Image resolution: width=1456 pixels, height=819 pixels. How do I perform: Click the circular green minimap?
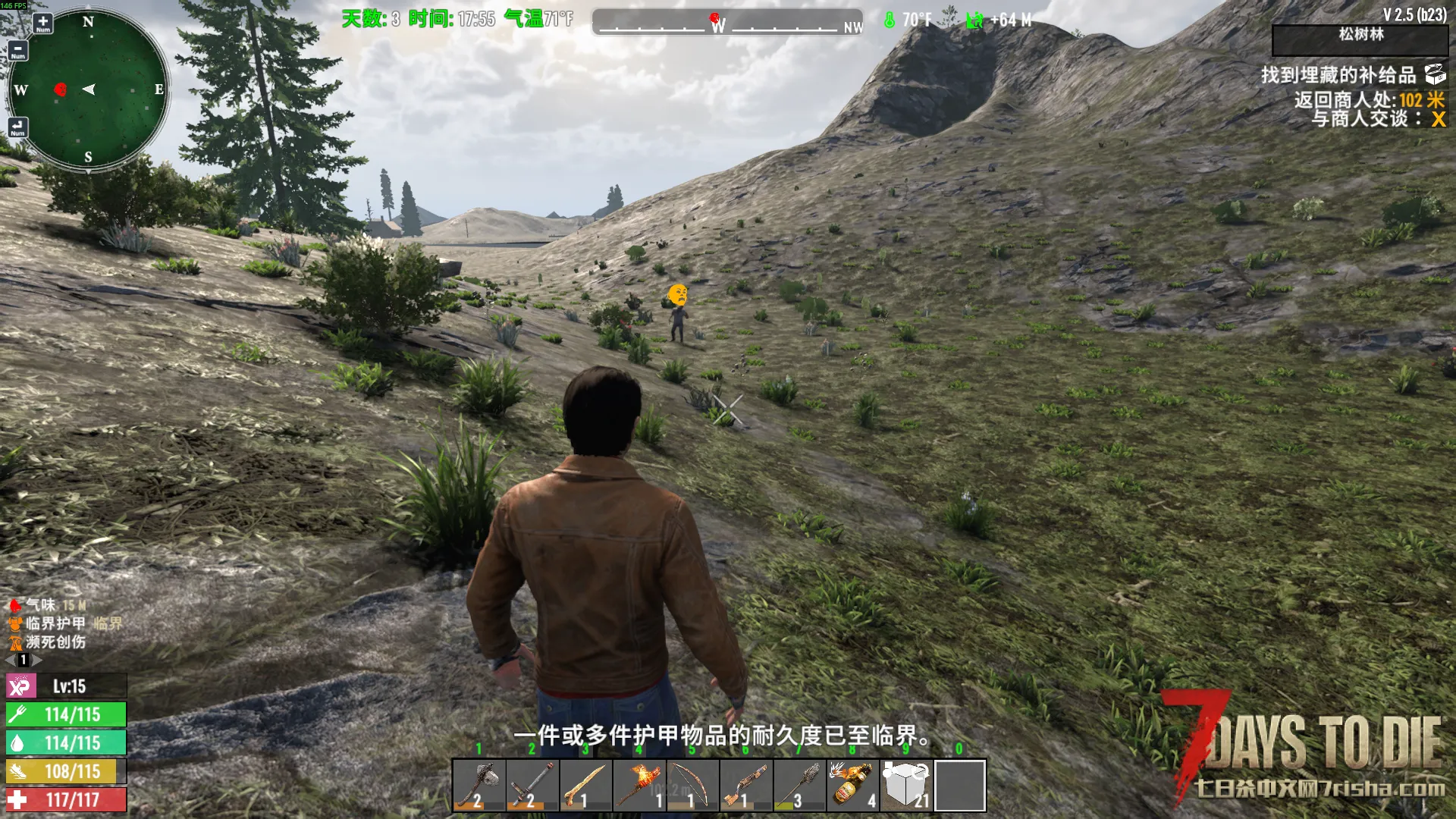pos(89,89)
